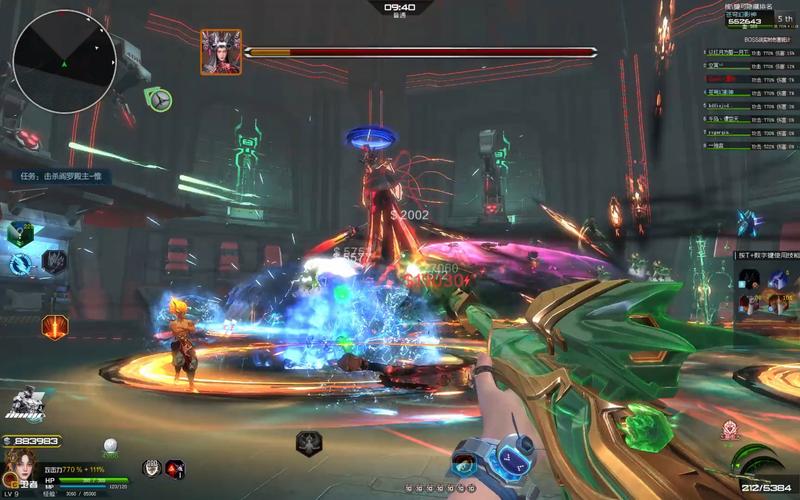Select the top-right blue skill in T-key panel

pyautogui.click(x=778, y=280)
